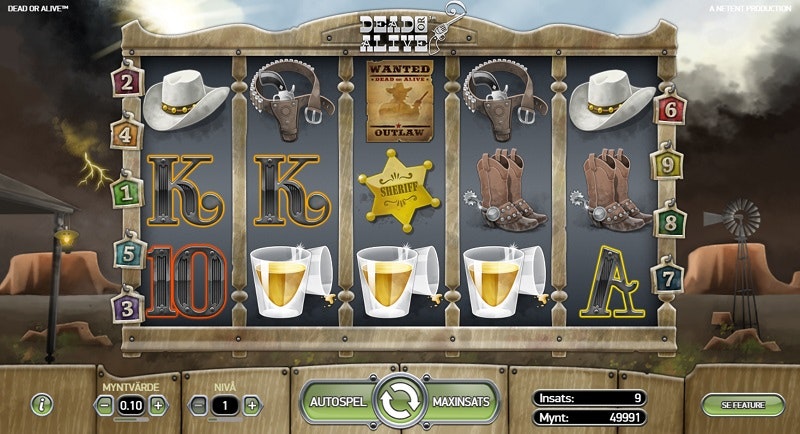This screenshot has width=800, height=434.
Task: Select payline marker number 8
Action: coord(671,221)
